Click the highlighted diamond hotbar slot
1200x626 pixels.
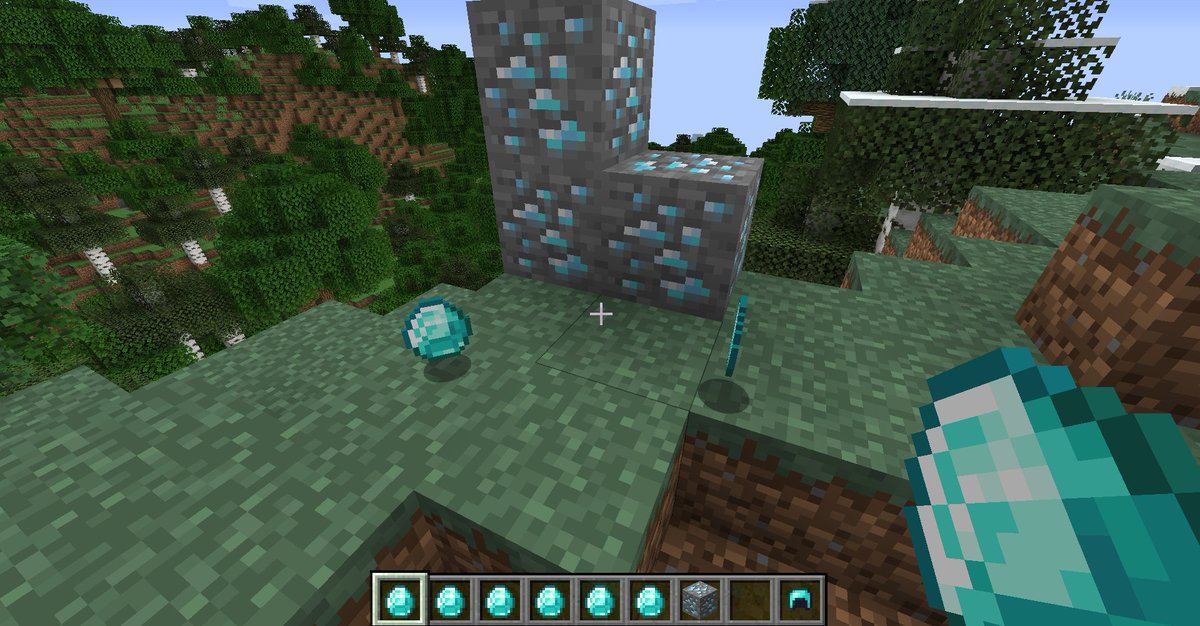(400, 600)
